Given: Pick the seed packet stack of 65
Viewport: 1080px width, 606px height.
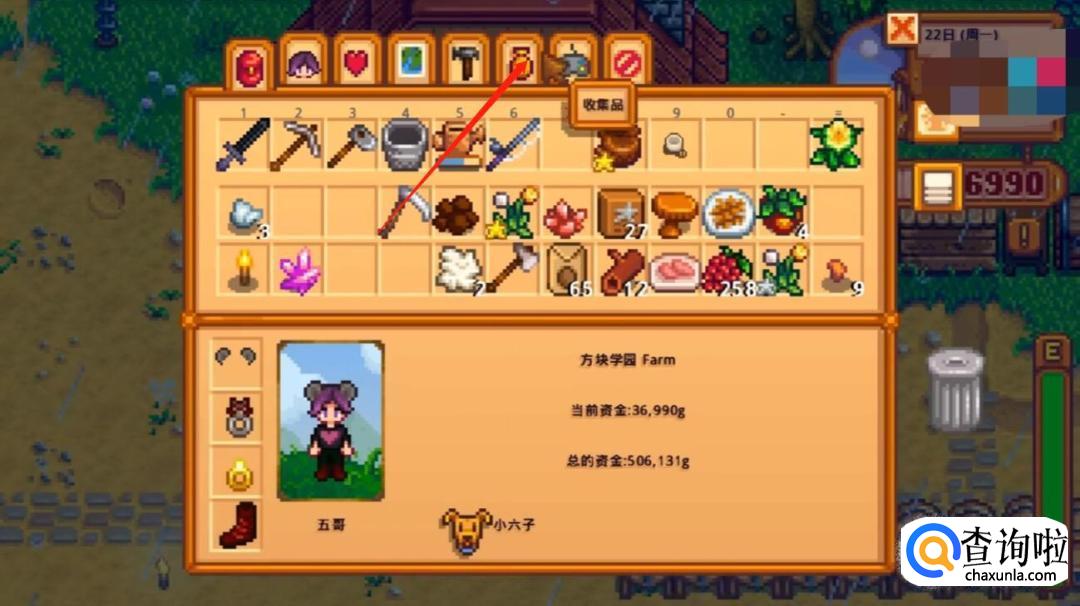Looking at the screenshot, I should (x=567, y=271).
